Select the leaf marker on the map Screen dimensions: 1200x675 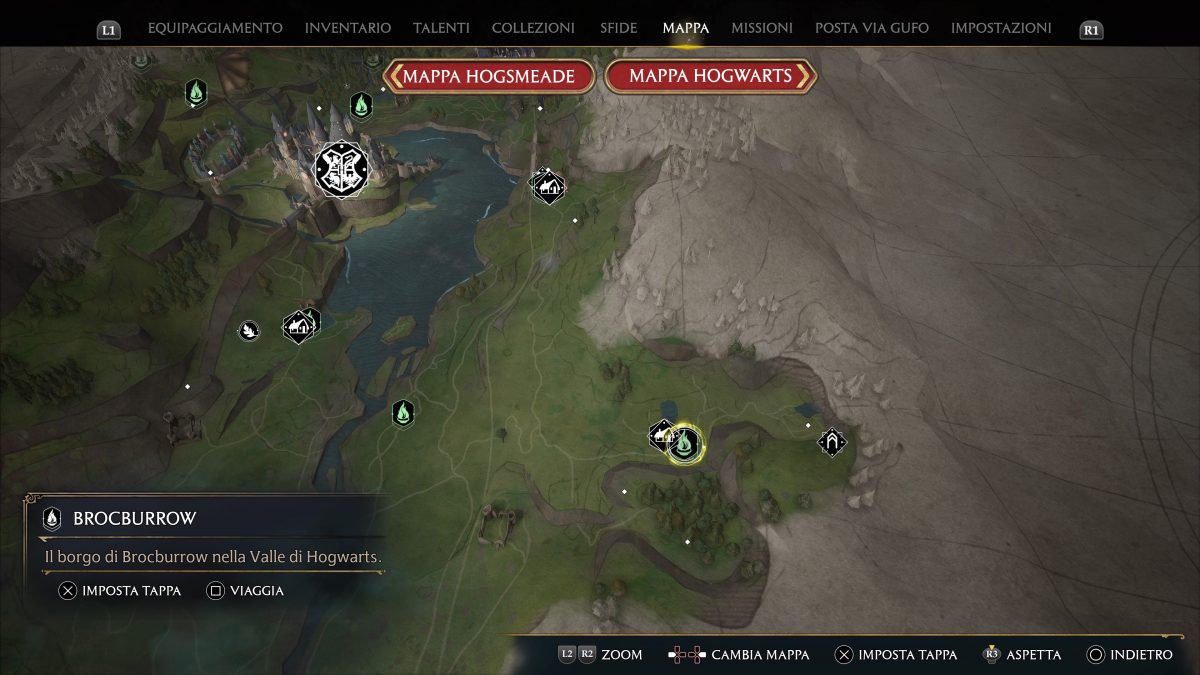[x=248, y=330]
